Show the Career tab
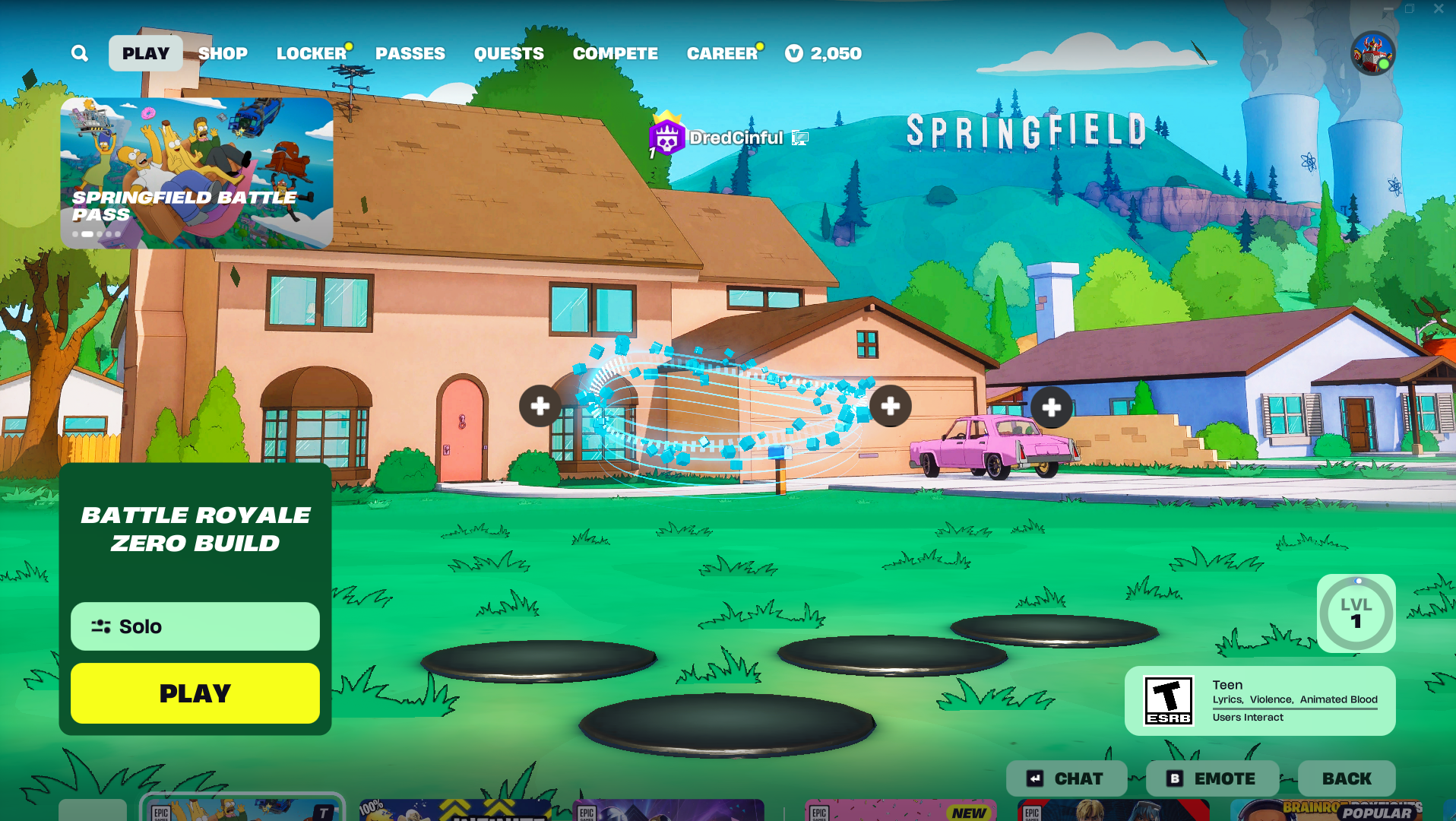Screen dimensions: 1456x821 722,53
